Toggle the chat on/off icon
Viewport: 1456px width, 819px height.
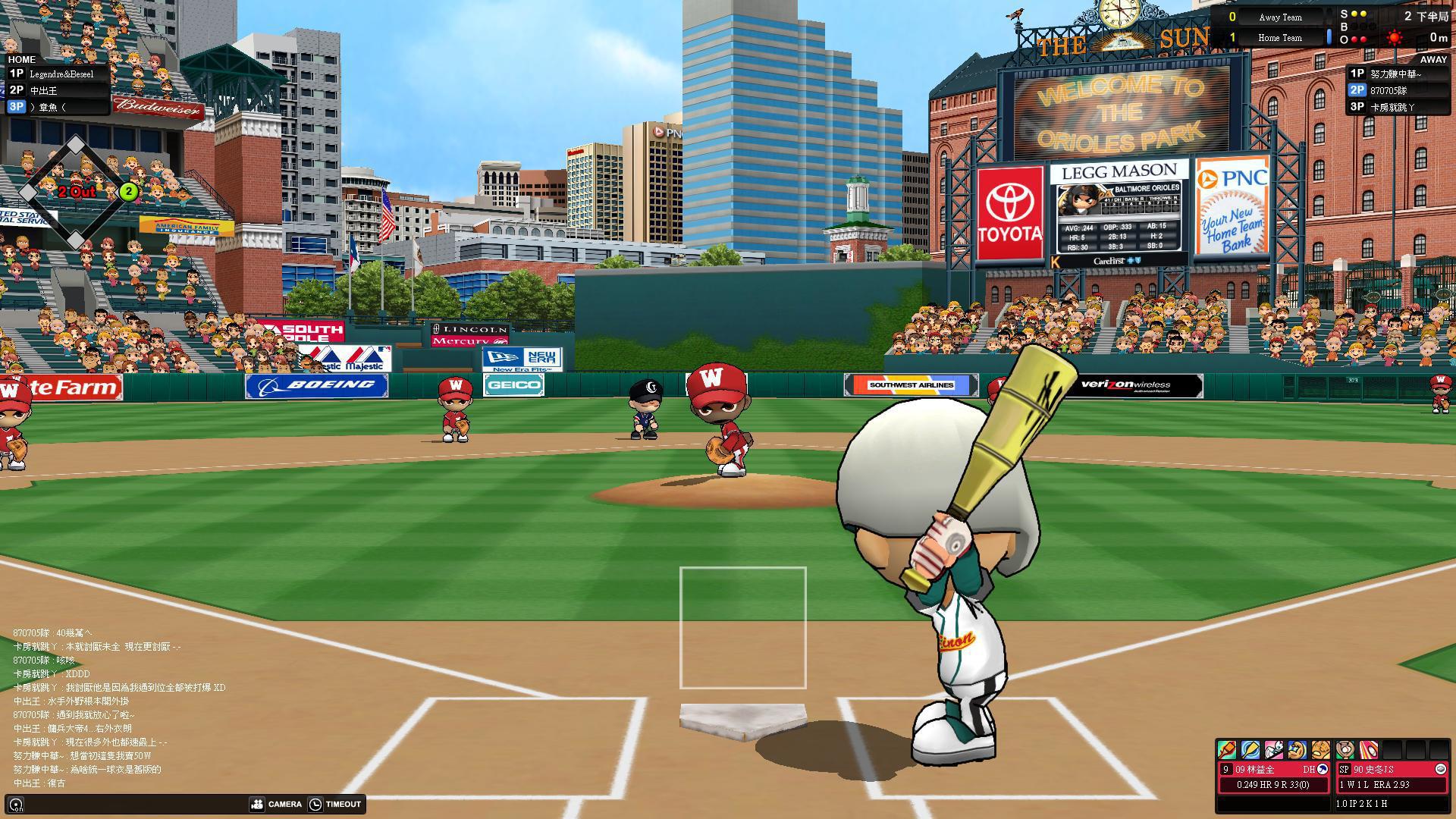click(x=16, y=805)
